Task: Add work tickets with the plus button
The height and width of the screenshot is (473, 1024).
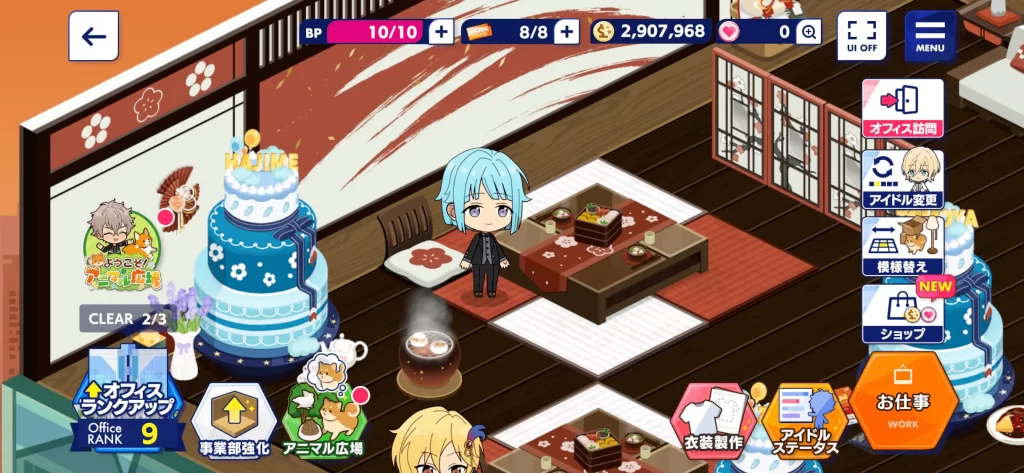Action: [x=567, y=32]
